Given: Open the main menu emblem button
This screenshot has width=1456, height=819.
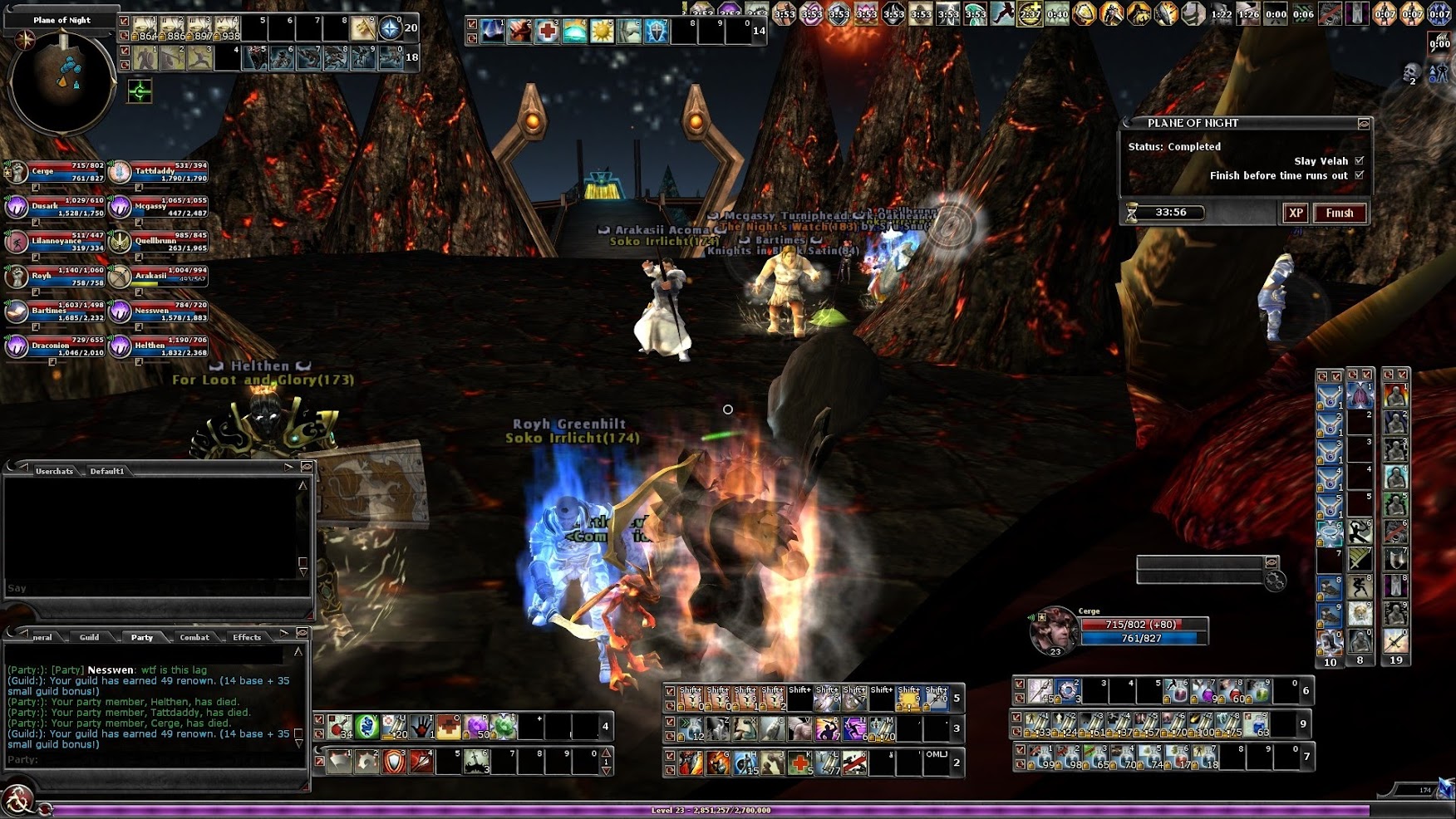Looking at the screenshot, I should 17,800.
